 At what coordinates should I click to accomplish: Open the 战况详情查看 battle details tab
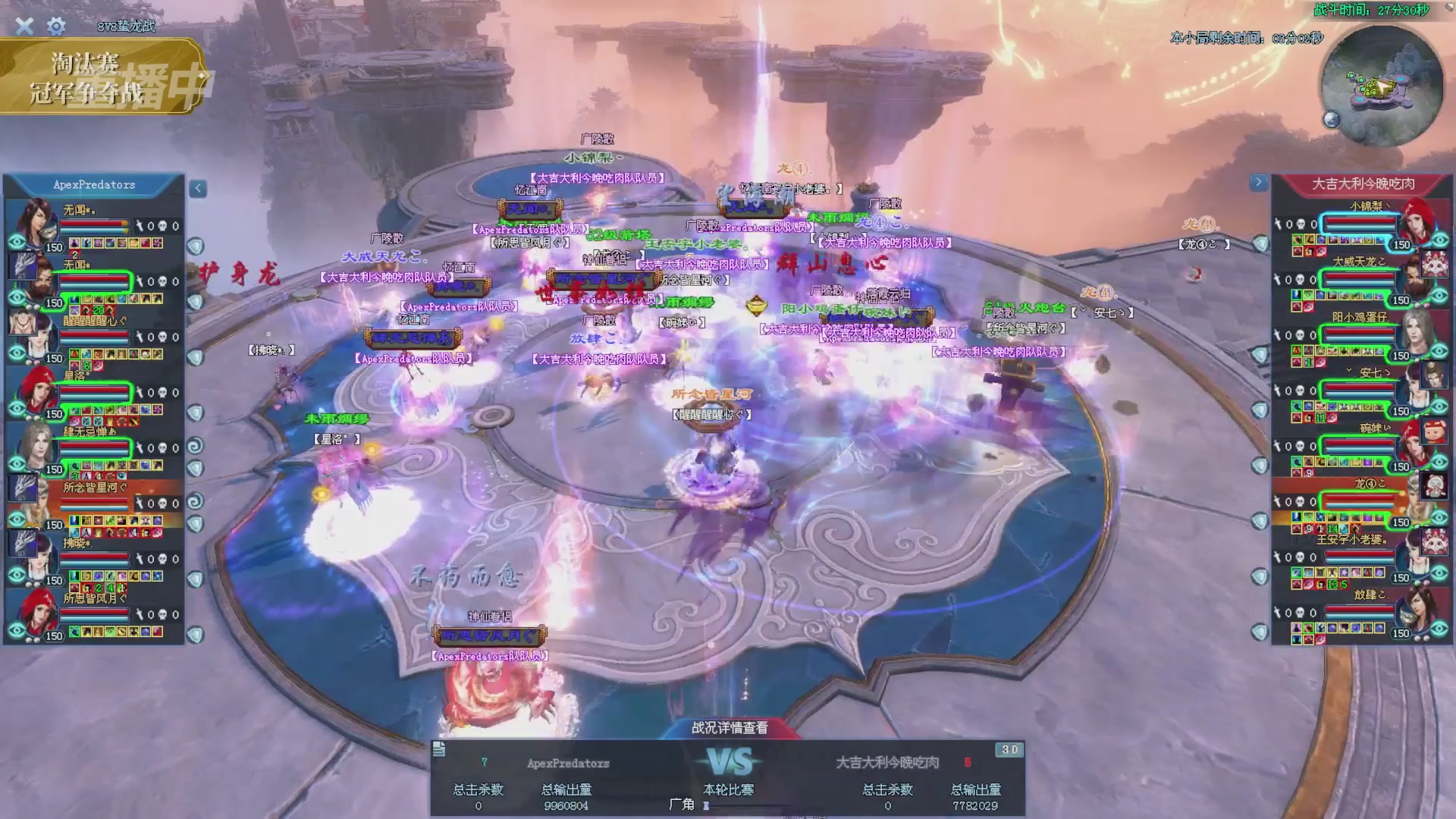click(x=729, y=728)
